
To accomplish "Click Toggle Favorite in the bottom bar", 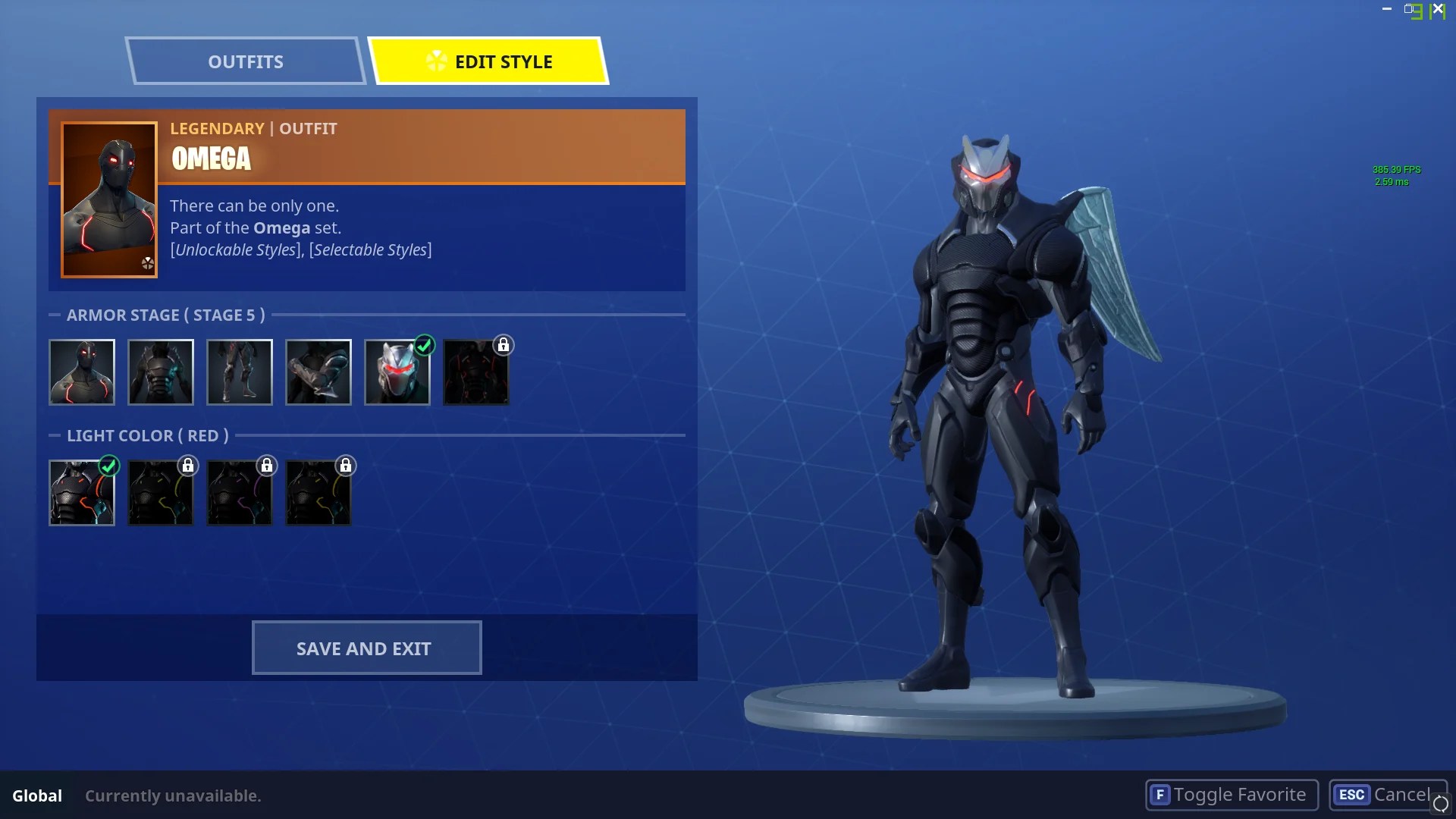I will (1230, 795).
